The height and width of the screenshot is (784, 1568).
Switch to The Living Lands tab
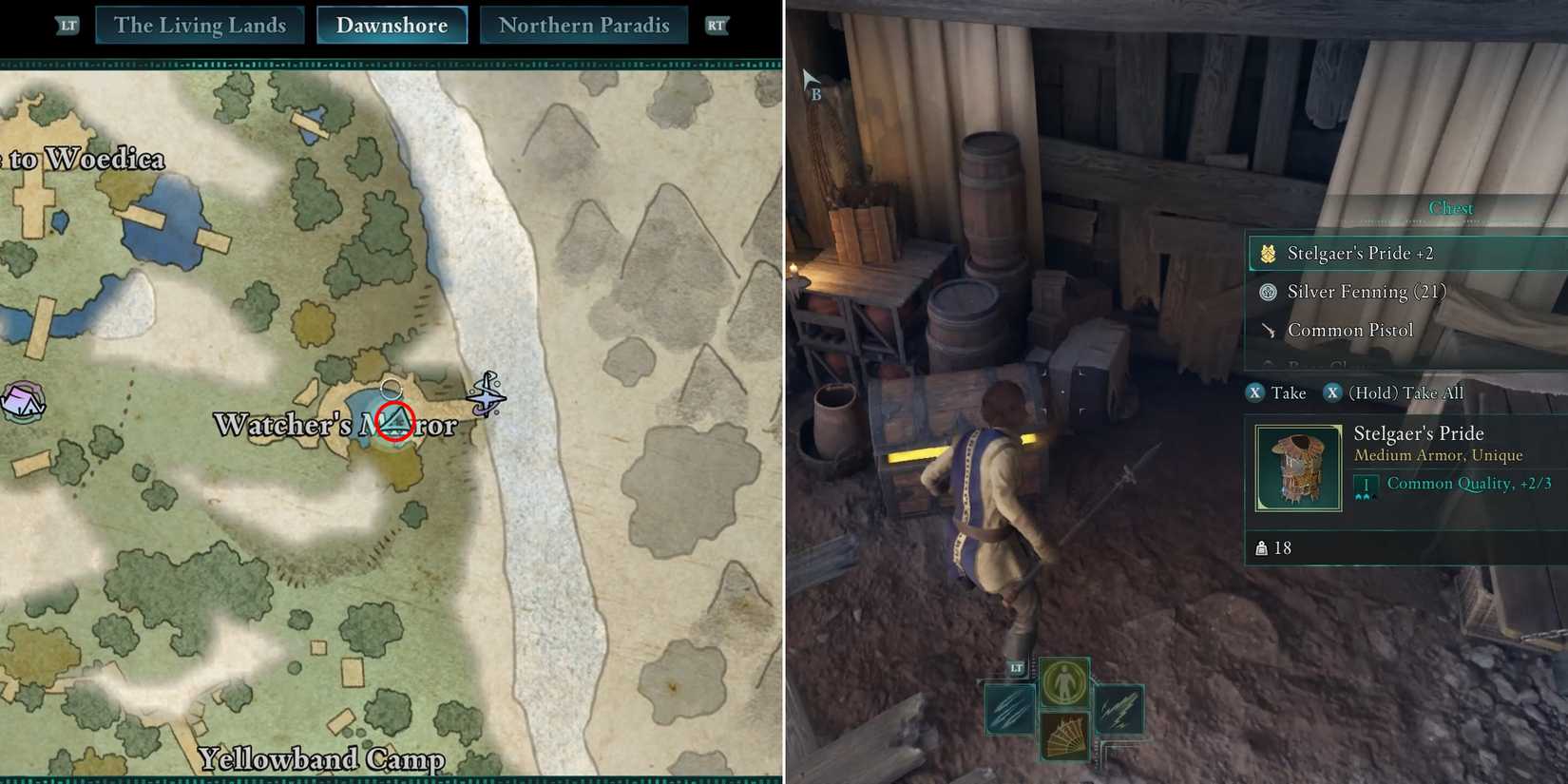click(x=201, y=26)
